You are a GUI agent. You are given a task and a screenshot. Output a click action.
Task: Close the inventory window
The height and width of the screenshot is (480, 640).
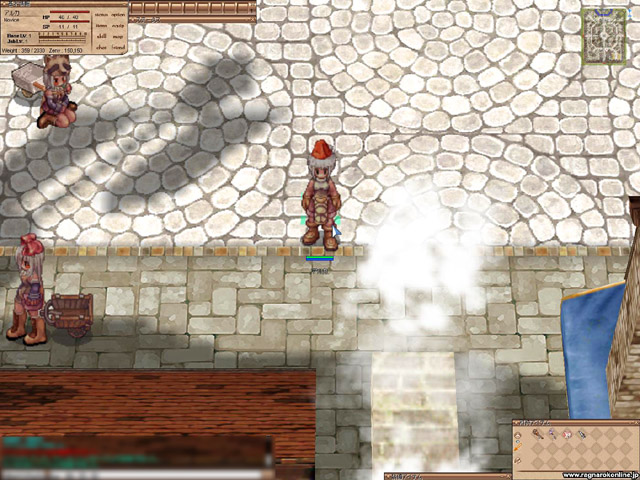(x=633, y=423)
